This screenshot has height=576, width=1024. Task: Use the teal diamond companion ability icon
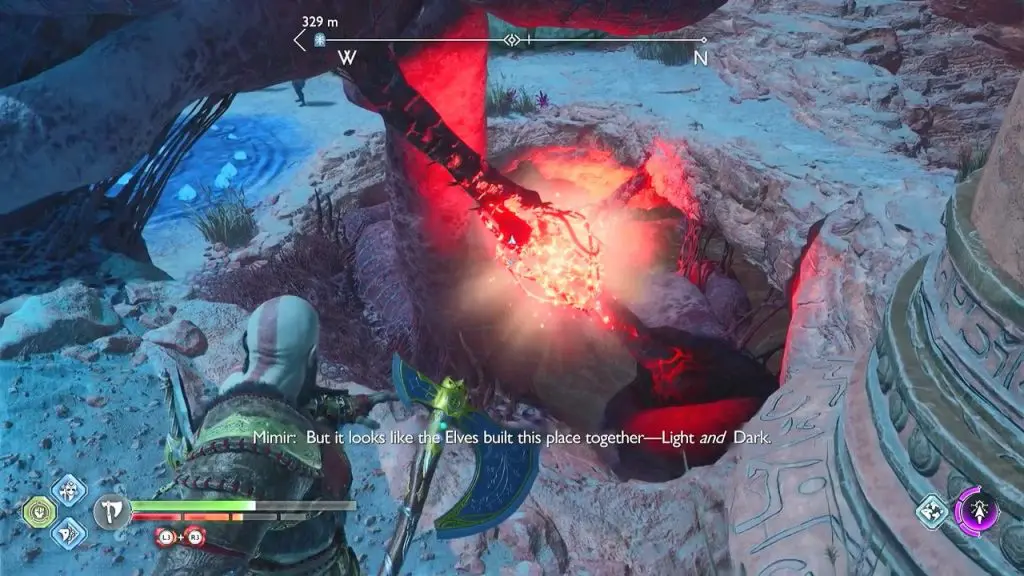tap(931, 510)
